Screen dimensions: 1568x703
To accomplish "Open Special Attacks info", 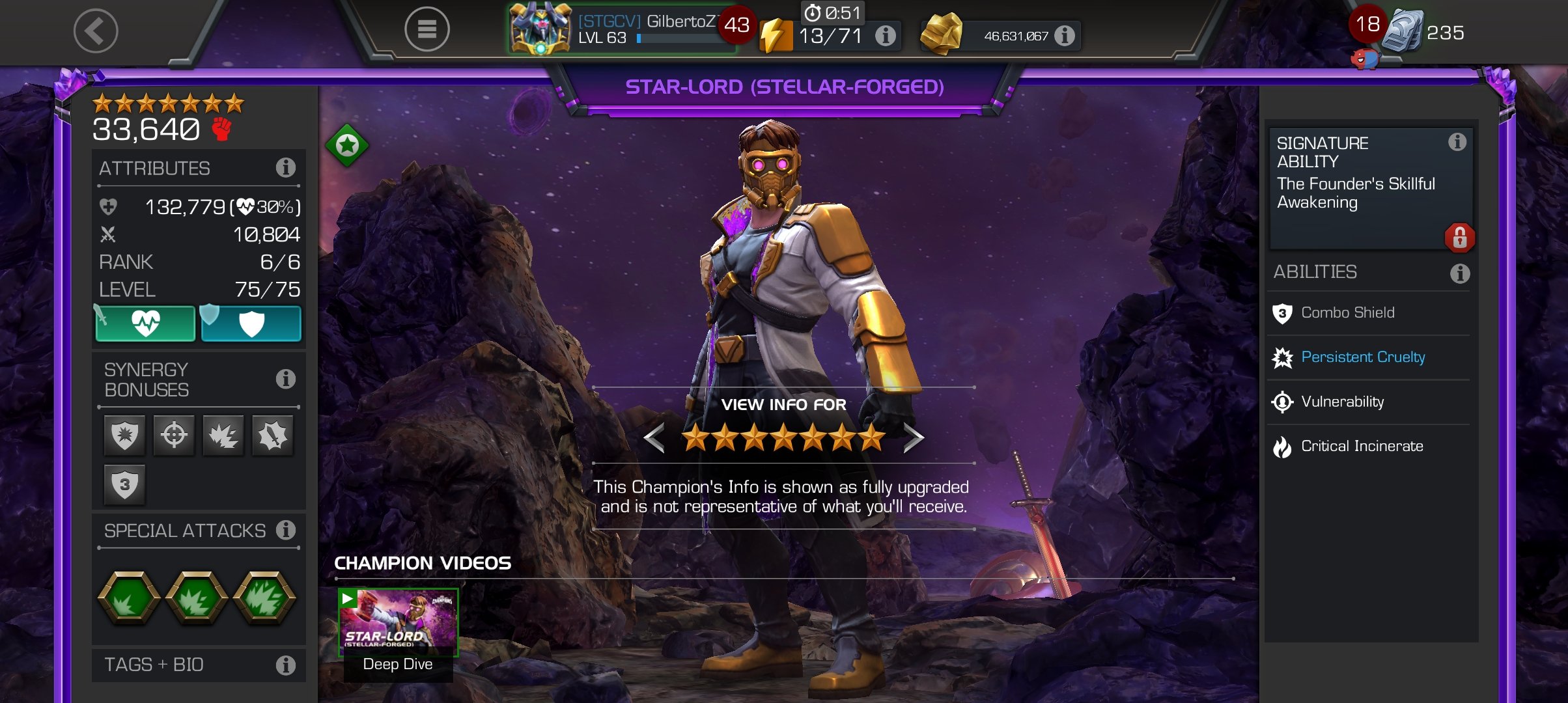I will (285, 531).
